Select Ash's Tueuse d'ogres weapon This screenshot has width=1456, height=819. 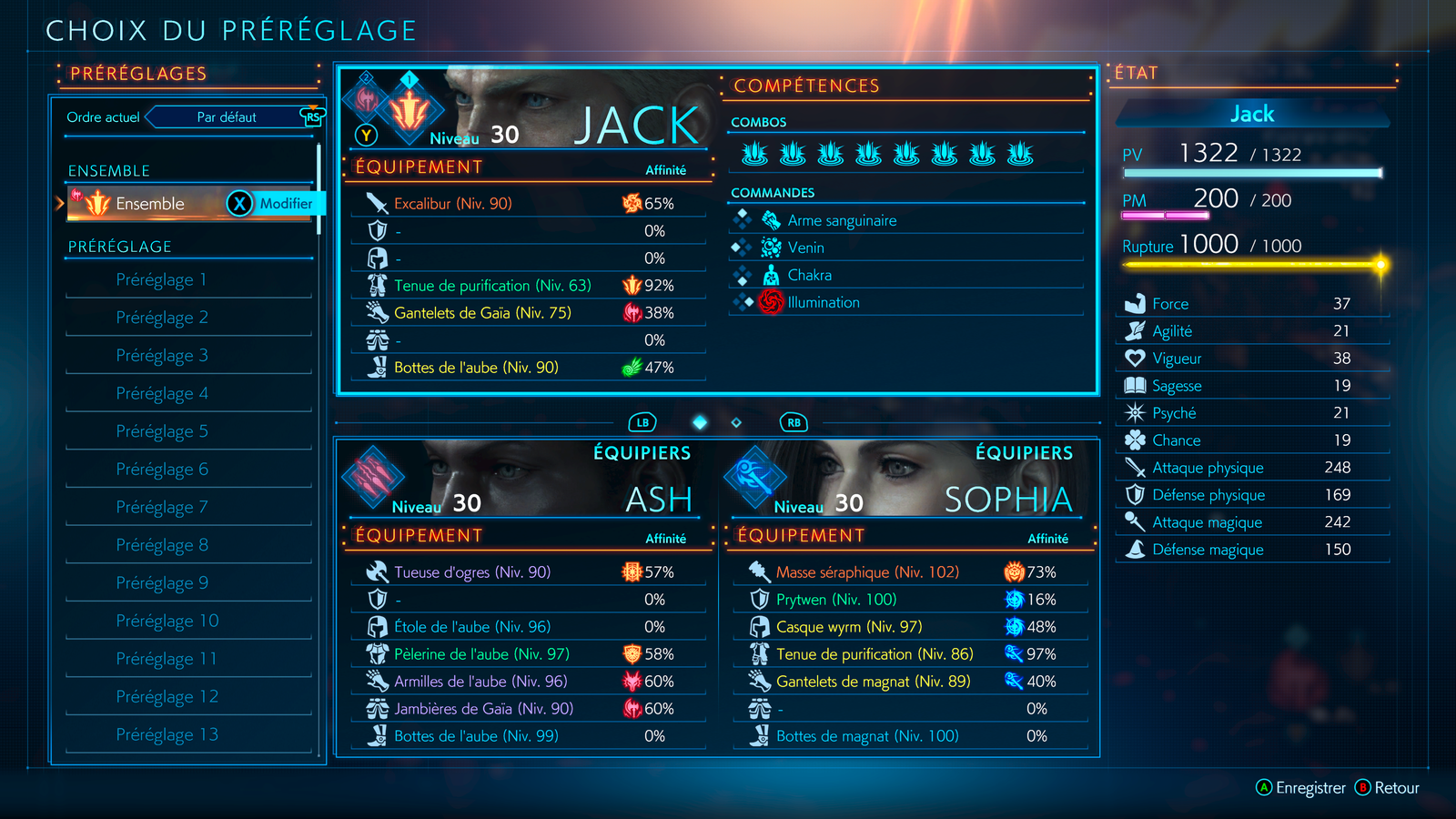coord(472,572)
